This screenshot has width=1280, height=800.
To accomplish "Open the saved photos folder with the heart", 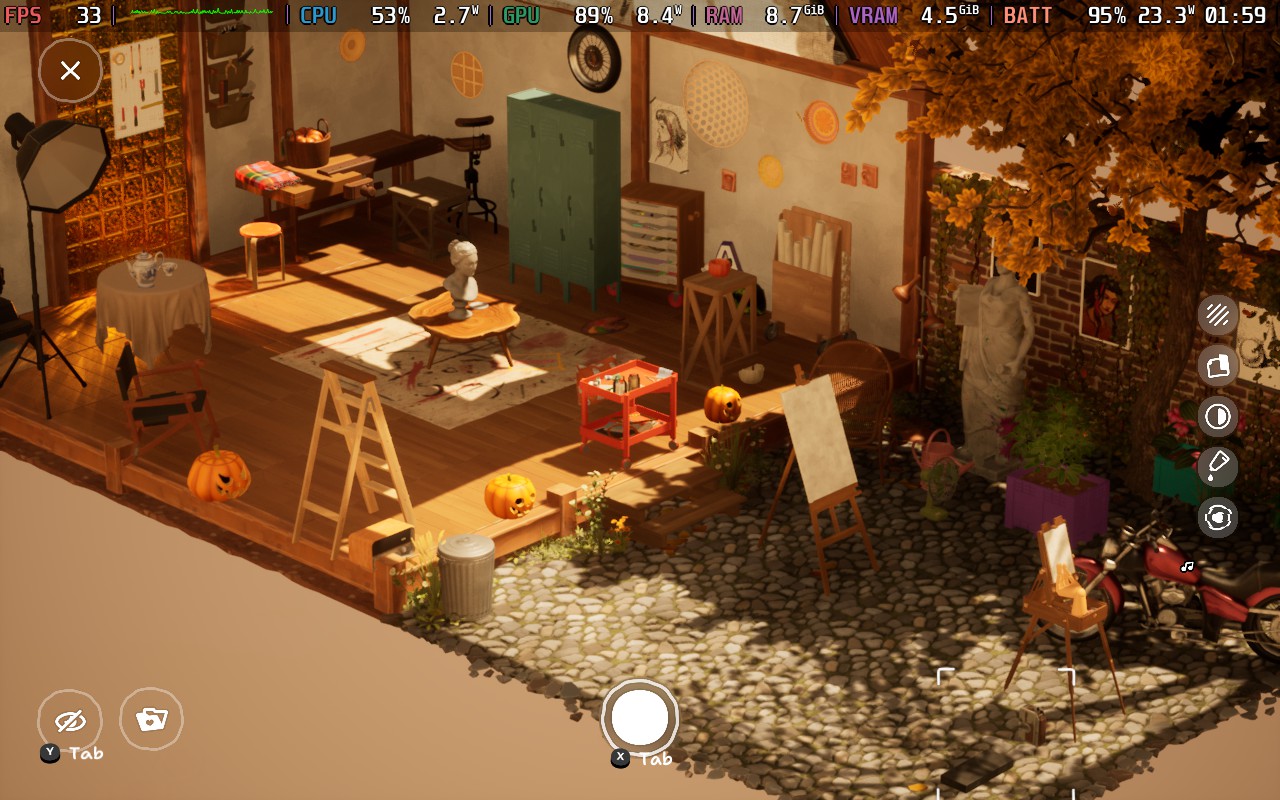I will 151,719.
